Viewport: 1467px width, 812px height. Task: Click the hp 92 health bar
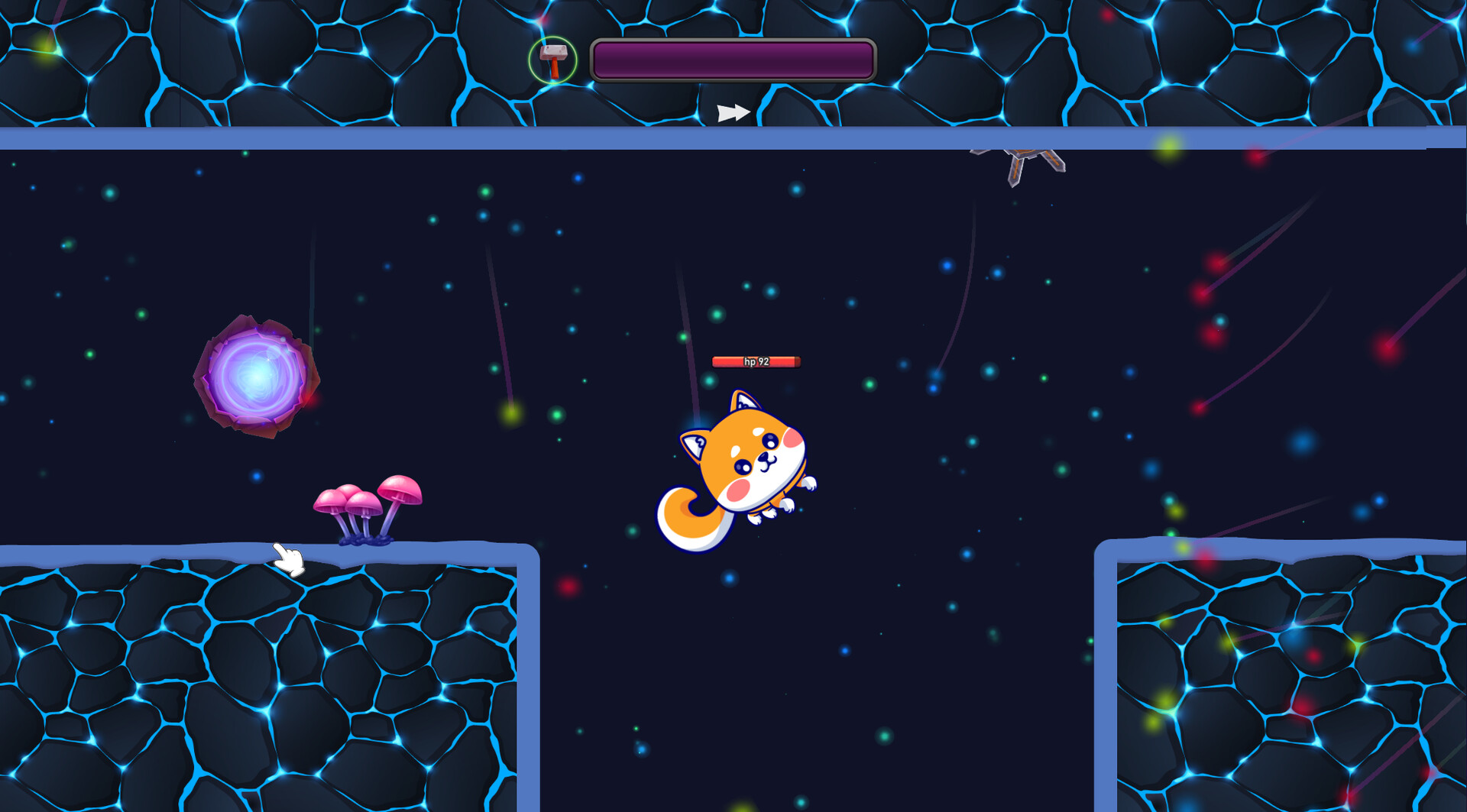tap(756, 362)
